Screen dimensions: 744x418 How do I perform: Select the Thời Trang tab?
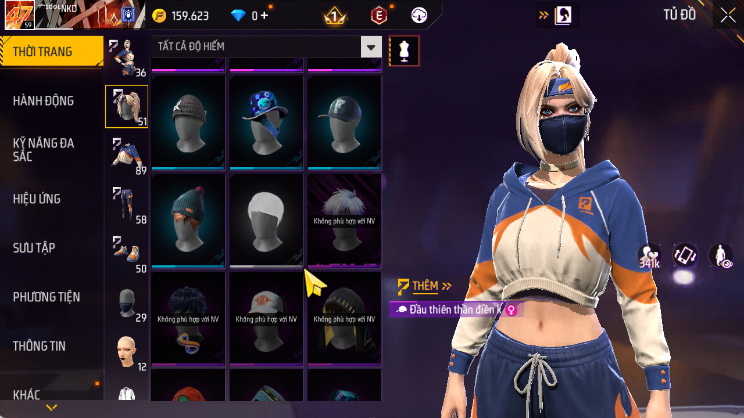(50, 51)
